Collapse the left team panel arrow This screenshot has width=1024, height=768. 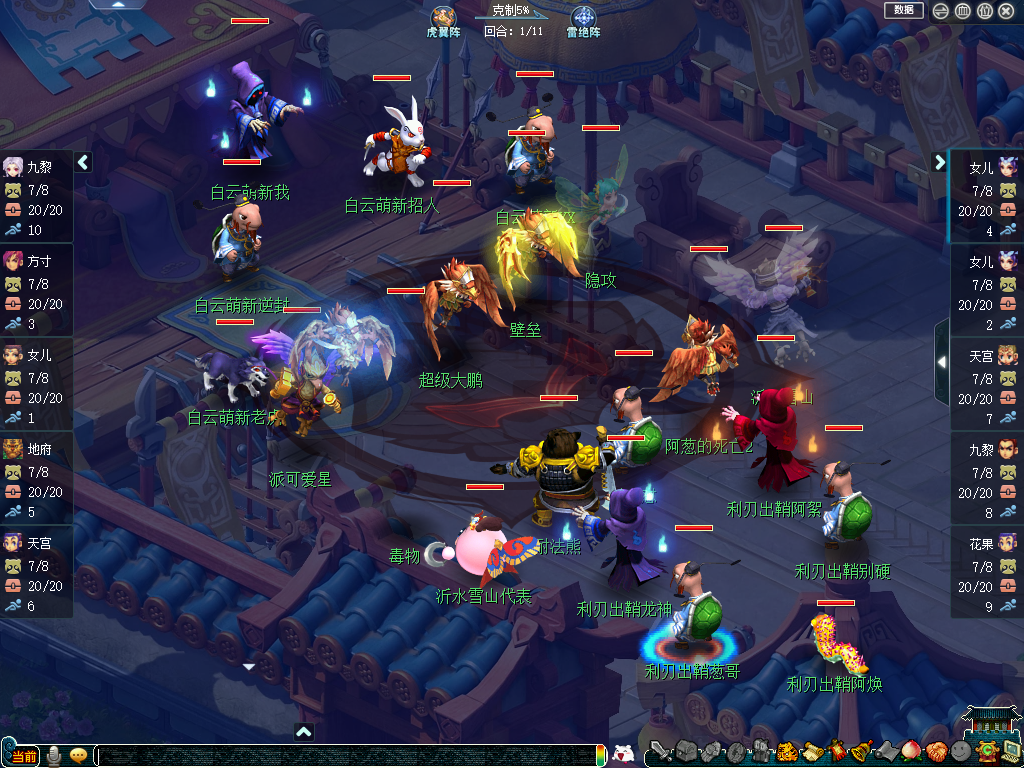[83, 162]
